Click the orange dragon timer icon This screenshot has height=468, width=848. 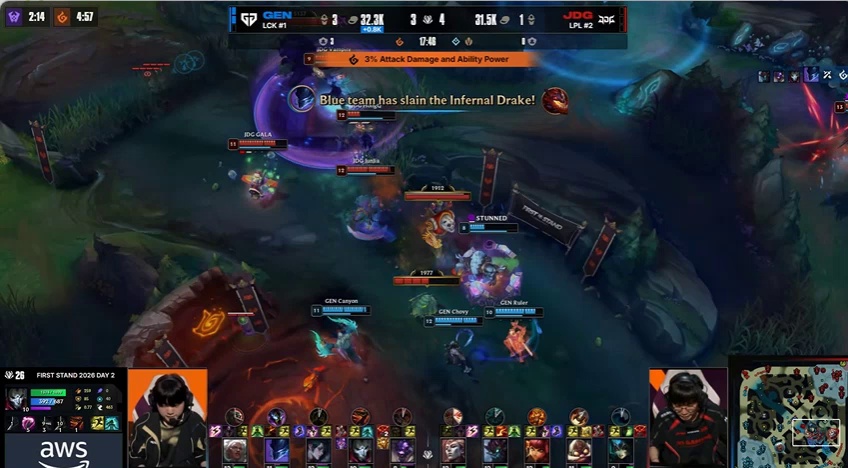62,17
